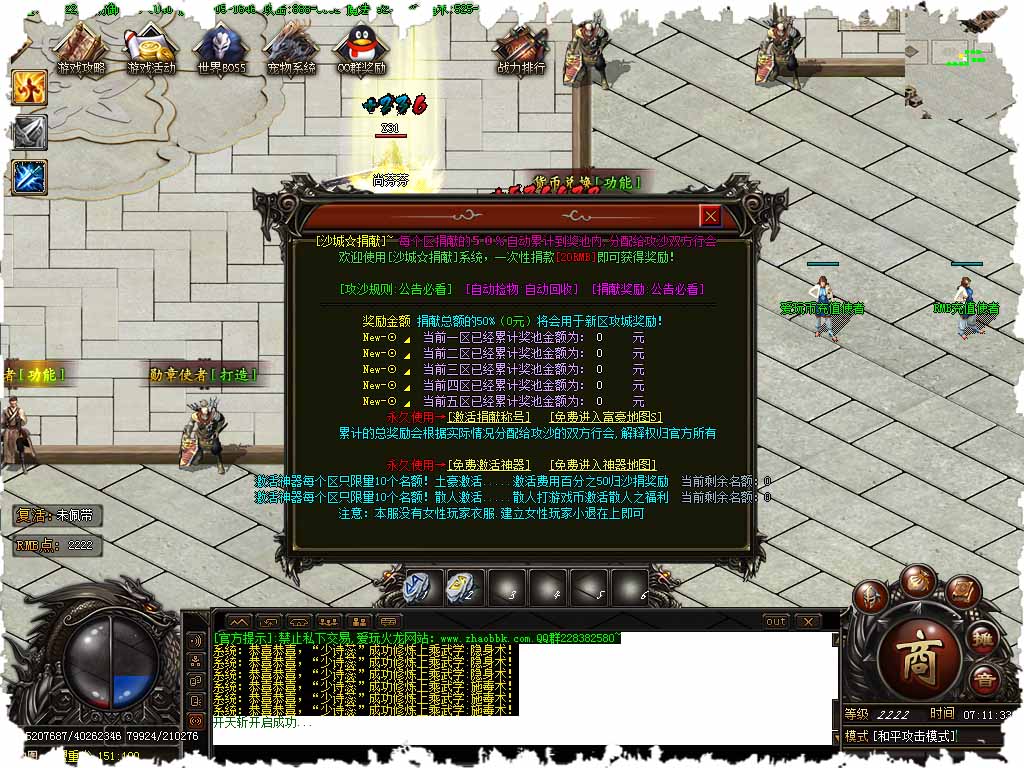This screenshot has height=768, width=1024.
Task: Open the 捐献奖励 公告必看 link
Action: click(x=648, y=289)
